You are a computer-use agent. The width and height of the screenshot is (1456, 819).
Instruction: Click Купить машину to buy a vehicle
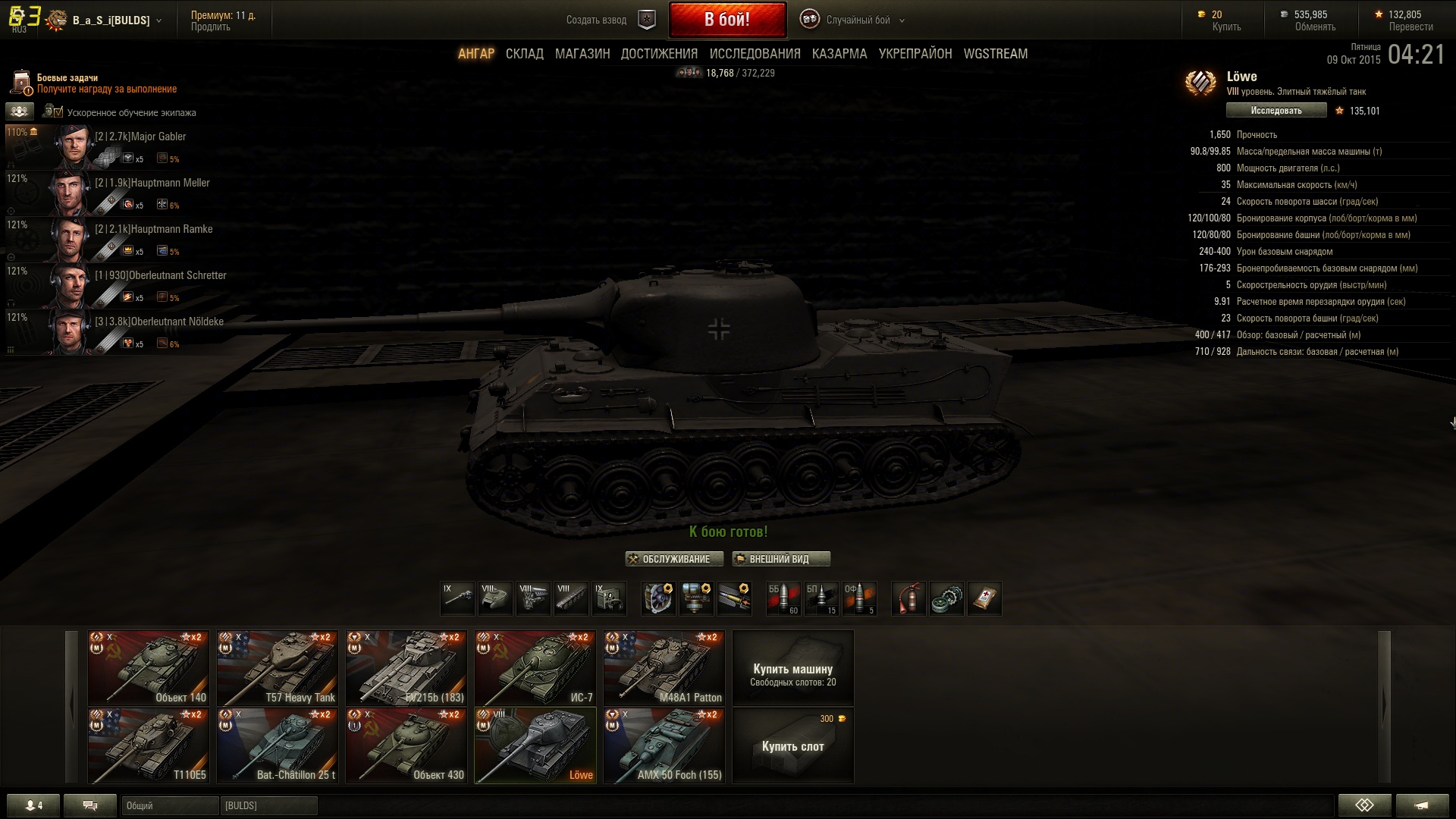[792, 668]
